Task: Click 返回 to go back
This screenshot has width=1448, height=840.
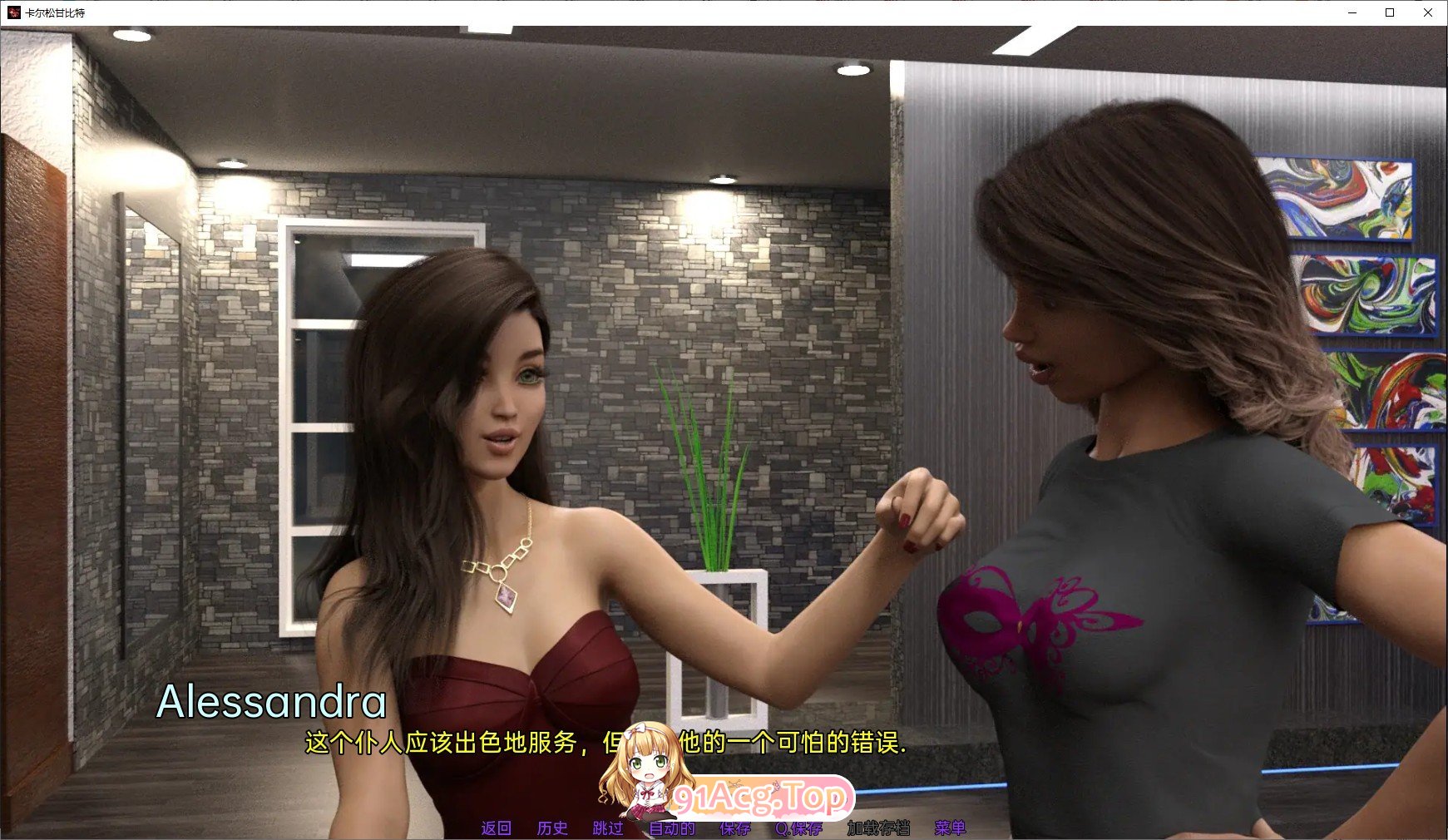Action: pyautogui.click(x=497, y=828)
